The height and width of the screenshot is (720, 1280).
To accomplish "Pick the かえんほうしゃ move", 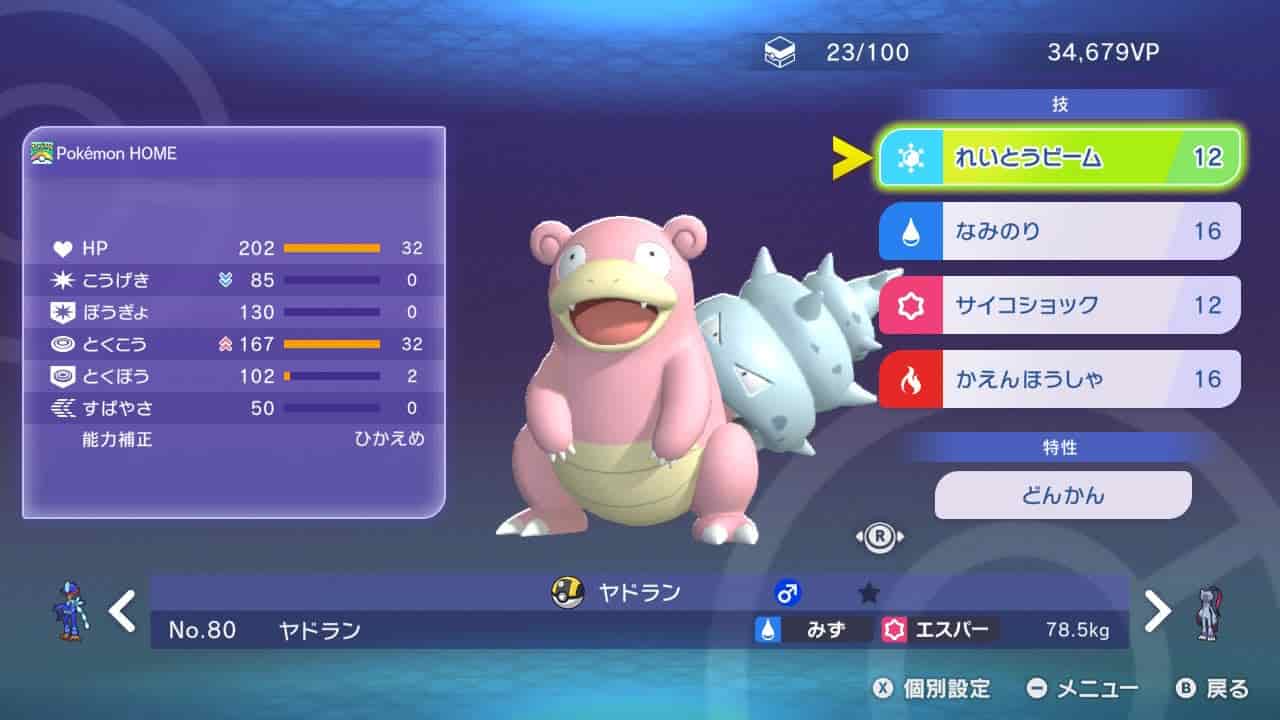I will (x=1060, y=379).
